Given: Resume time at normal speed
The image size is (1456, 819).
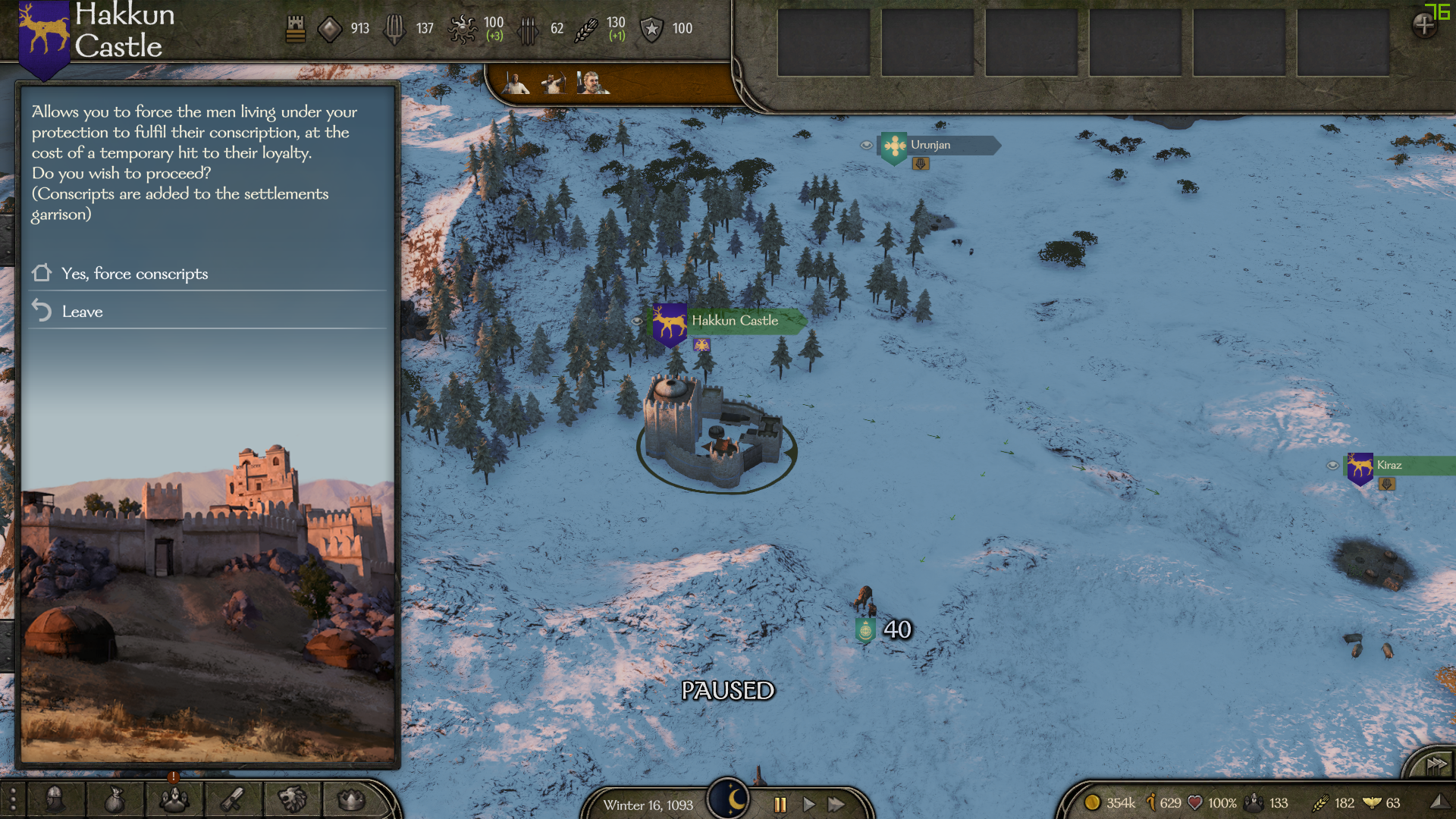Looking at the screenshot, I should click(808, 805).
